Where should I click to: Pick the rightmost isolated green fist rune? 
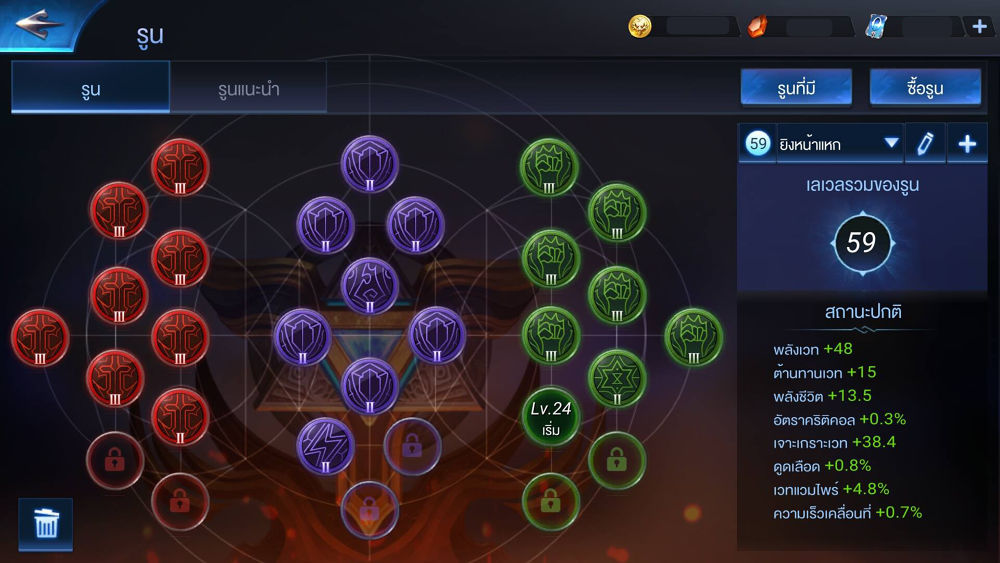pyautogui.click(x=693, y=337)
